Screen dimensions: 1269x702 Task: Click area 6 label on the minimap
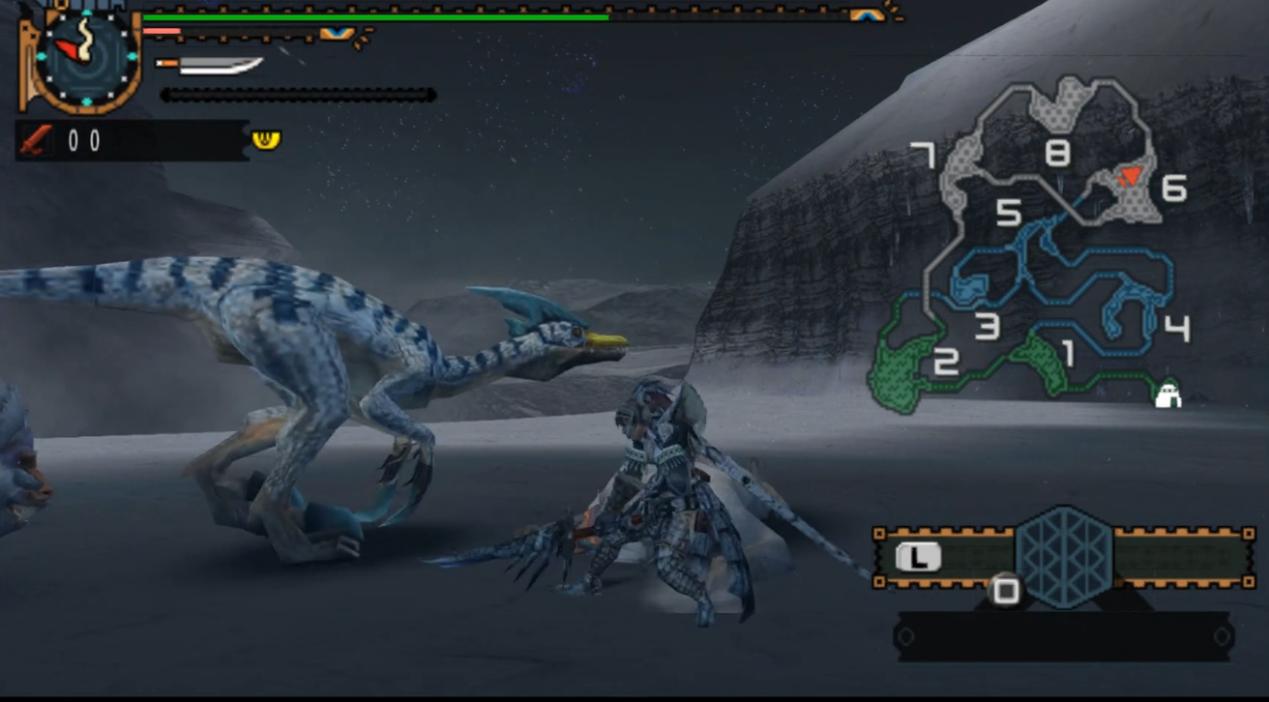point(1174,188)
